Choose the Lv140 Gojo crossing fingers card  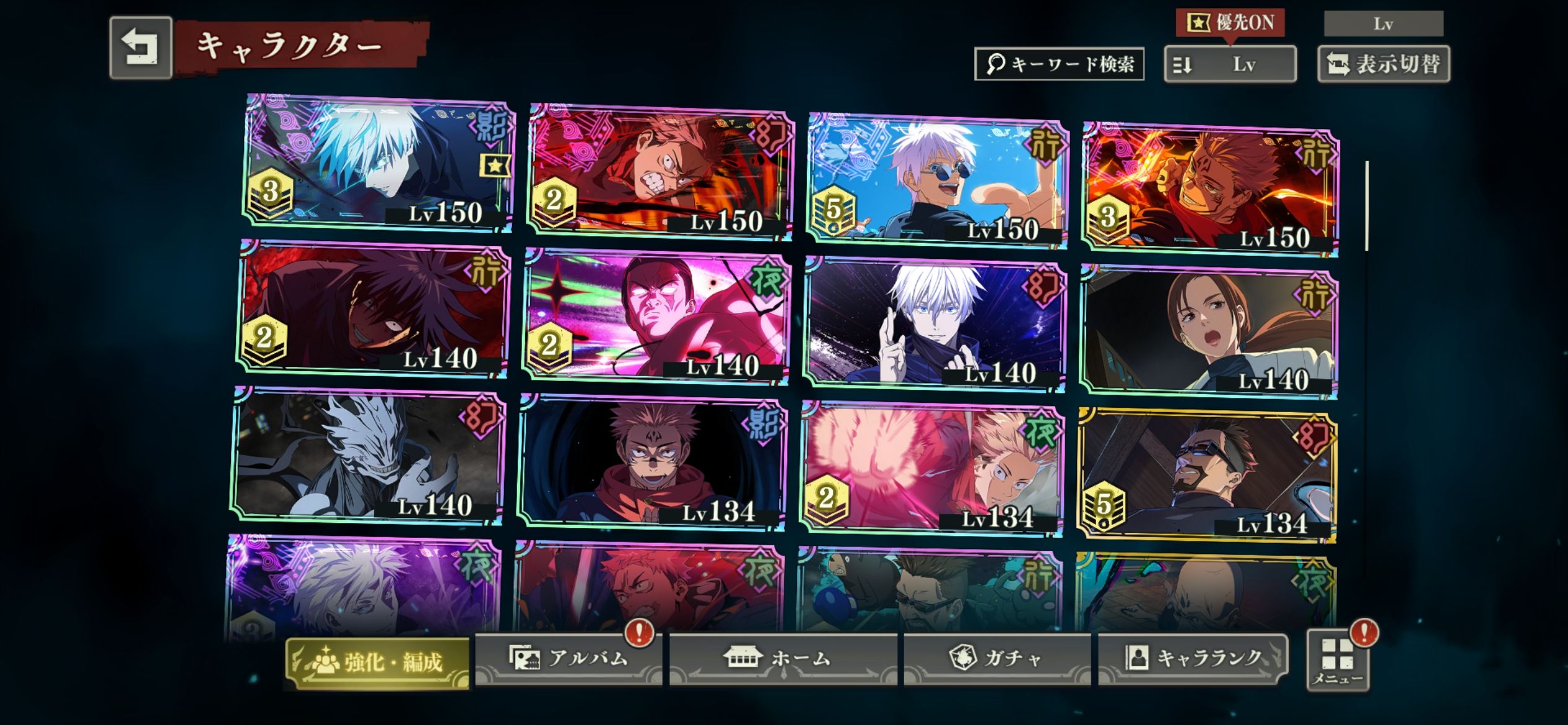tap(935, 324)
